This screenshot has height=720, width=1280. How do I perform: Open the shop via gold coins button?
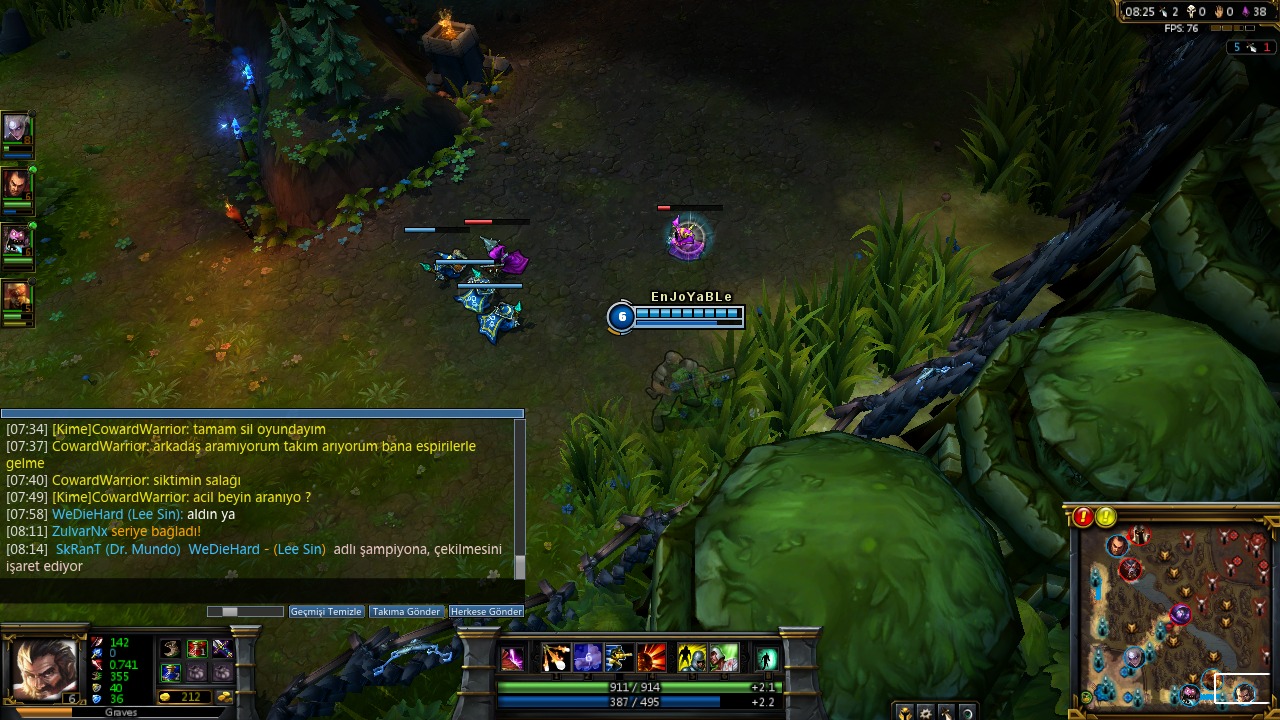tap(225, 697)
